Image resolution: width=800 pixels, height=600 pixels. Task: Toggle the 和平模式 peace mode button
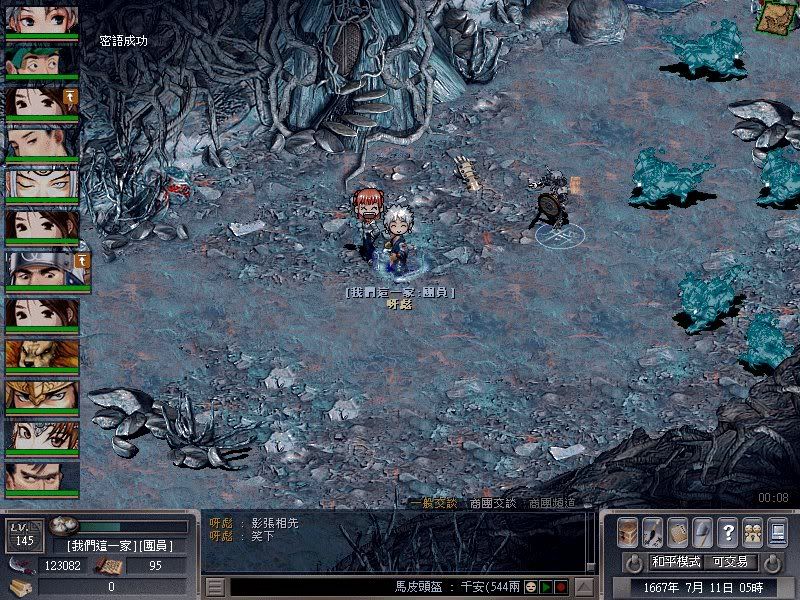point(675,562)
